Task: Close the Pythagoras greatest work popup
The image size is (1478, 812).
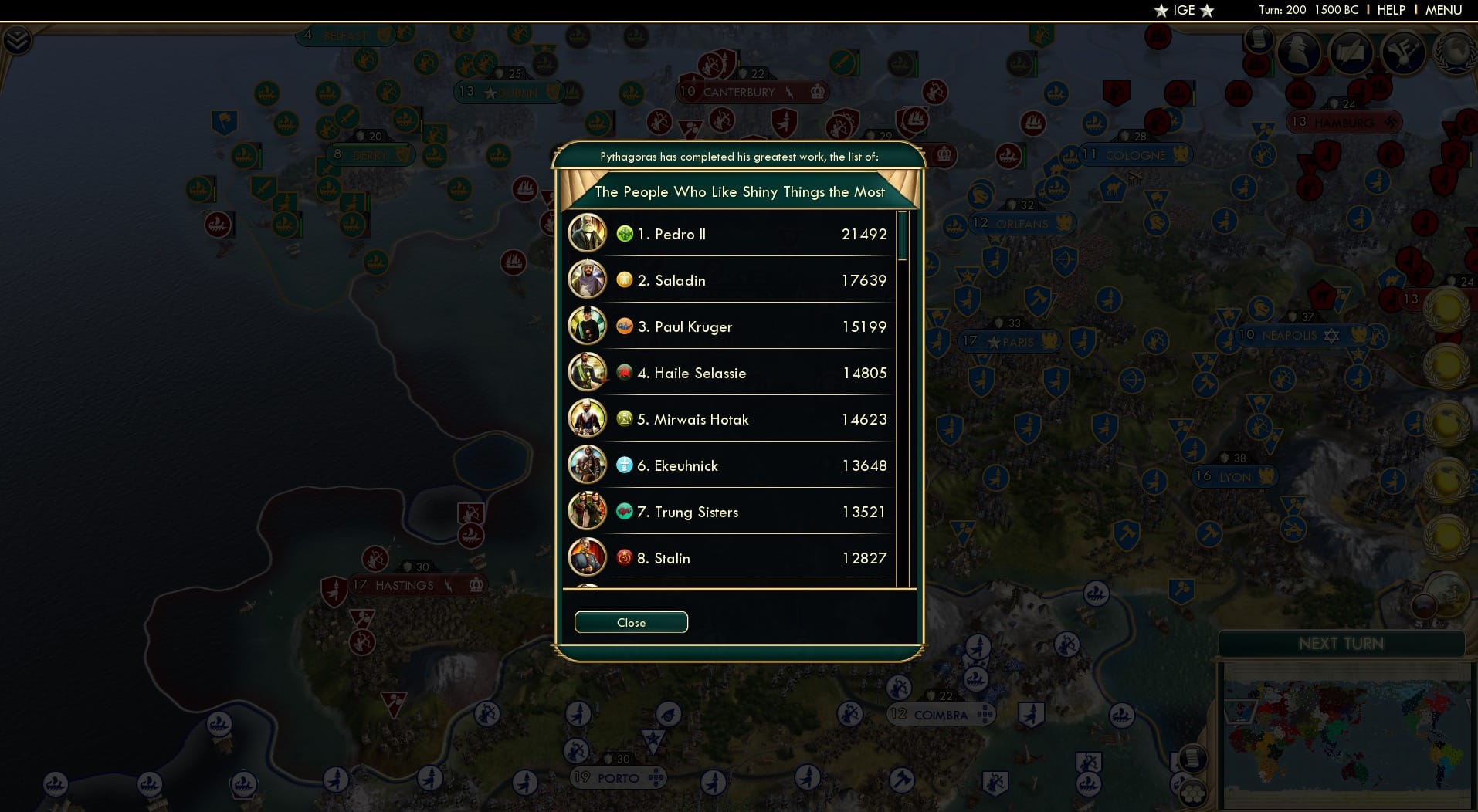Action: pyautogui.click(x=630, y=622)
